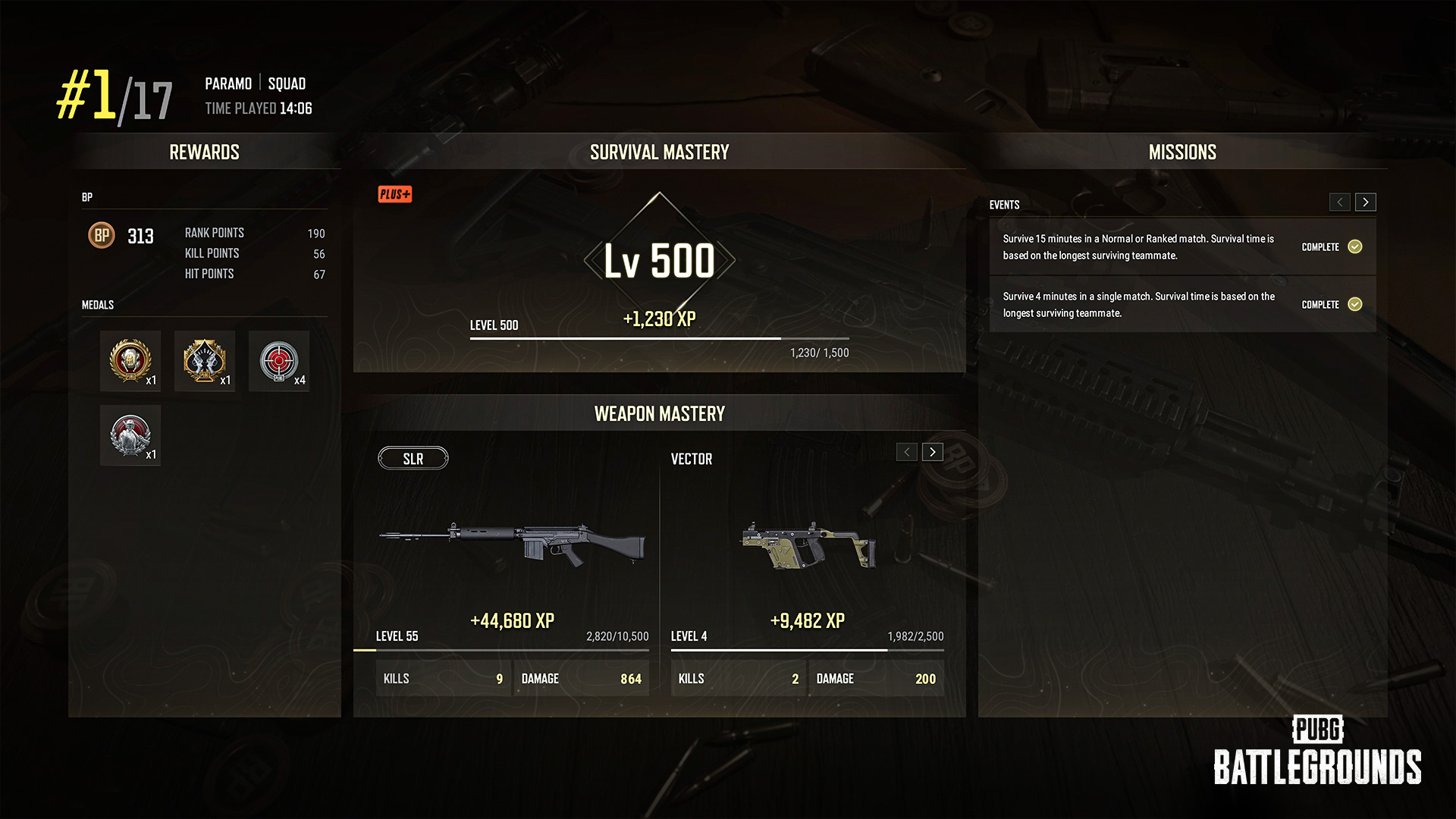Click the BP coin icon
The height and width of the screenshot is (819, 1456).
pyautogui.click(x=102, y=236)
